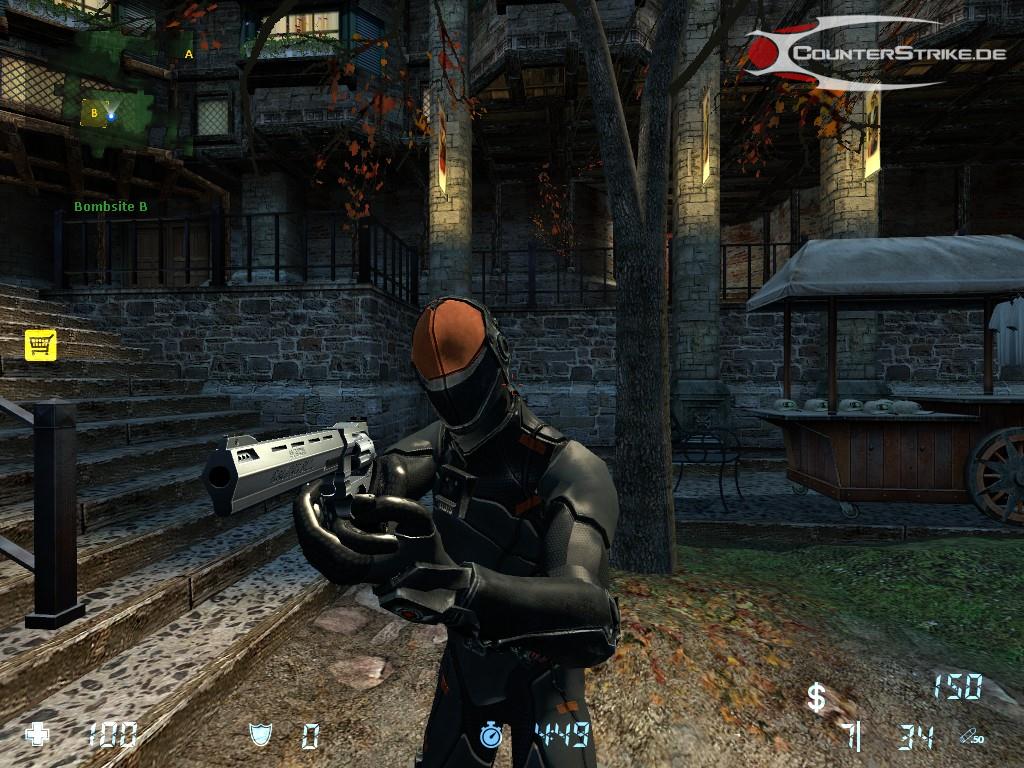Click the bombsite B marker on the radar
This screenshot has width=1024, height=768.
tap(94, 113)
